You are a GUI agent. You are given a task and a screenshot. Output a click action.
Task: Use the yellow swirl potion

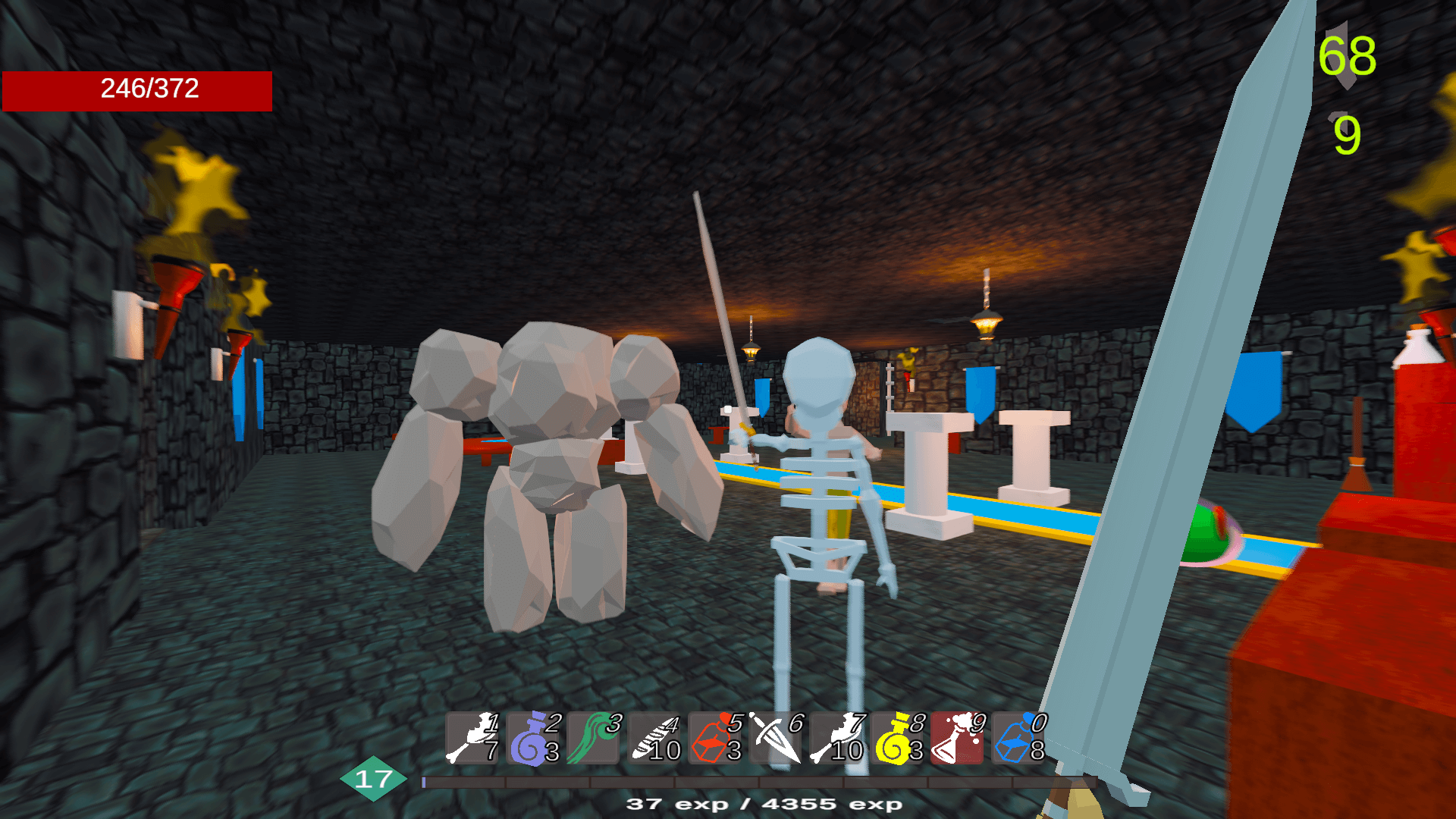click(x=896, y=738)
